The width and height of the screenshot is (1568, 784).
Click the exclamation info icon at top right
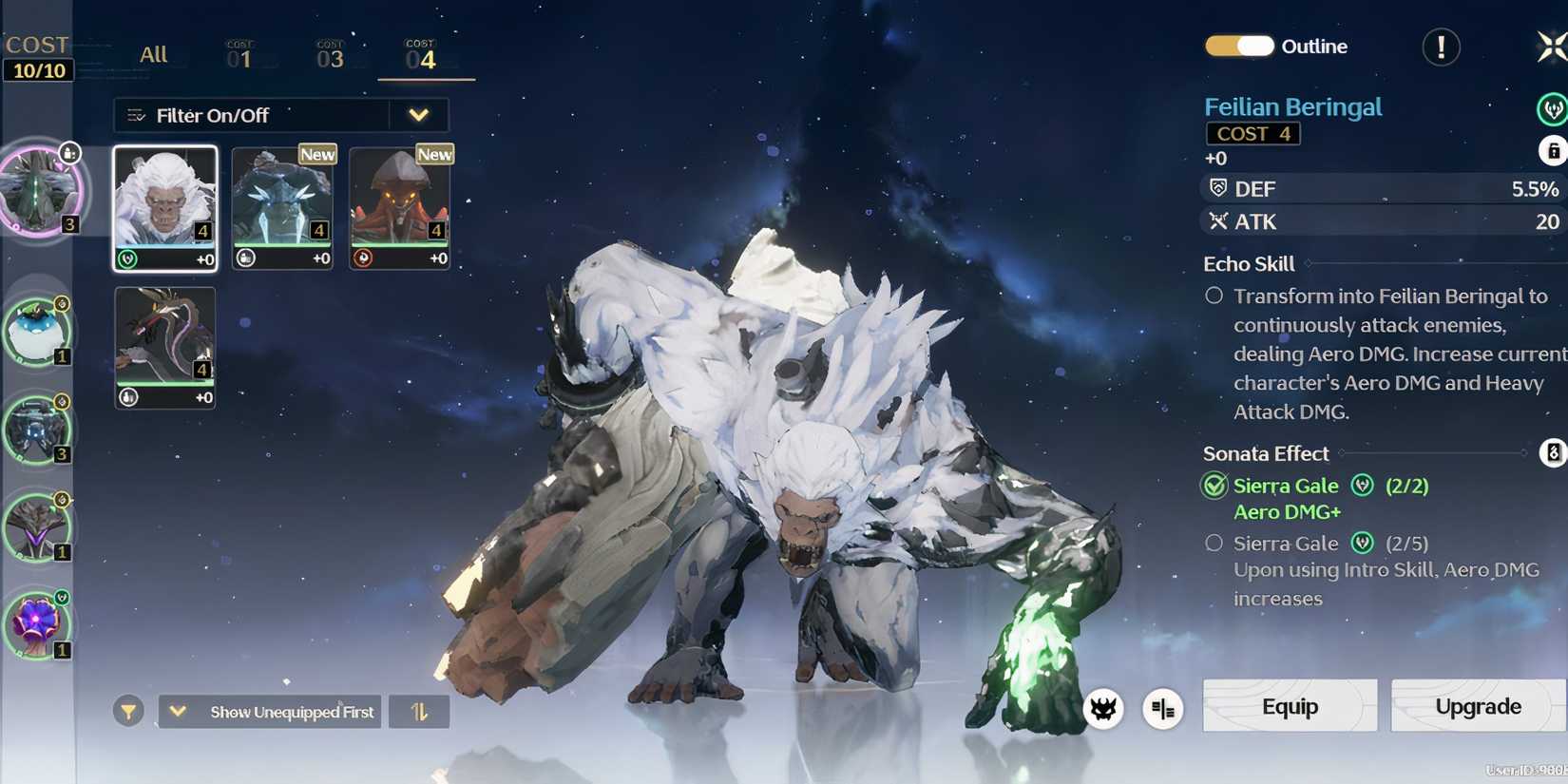point(1439,47)
